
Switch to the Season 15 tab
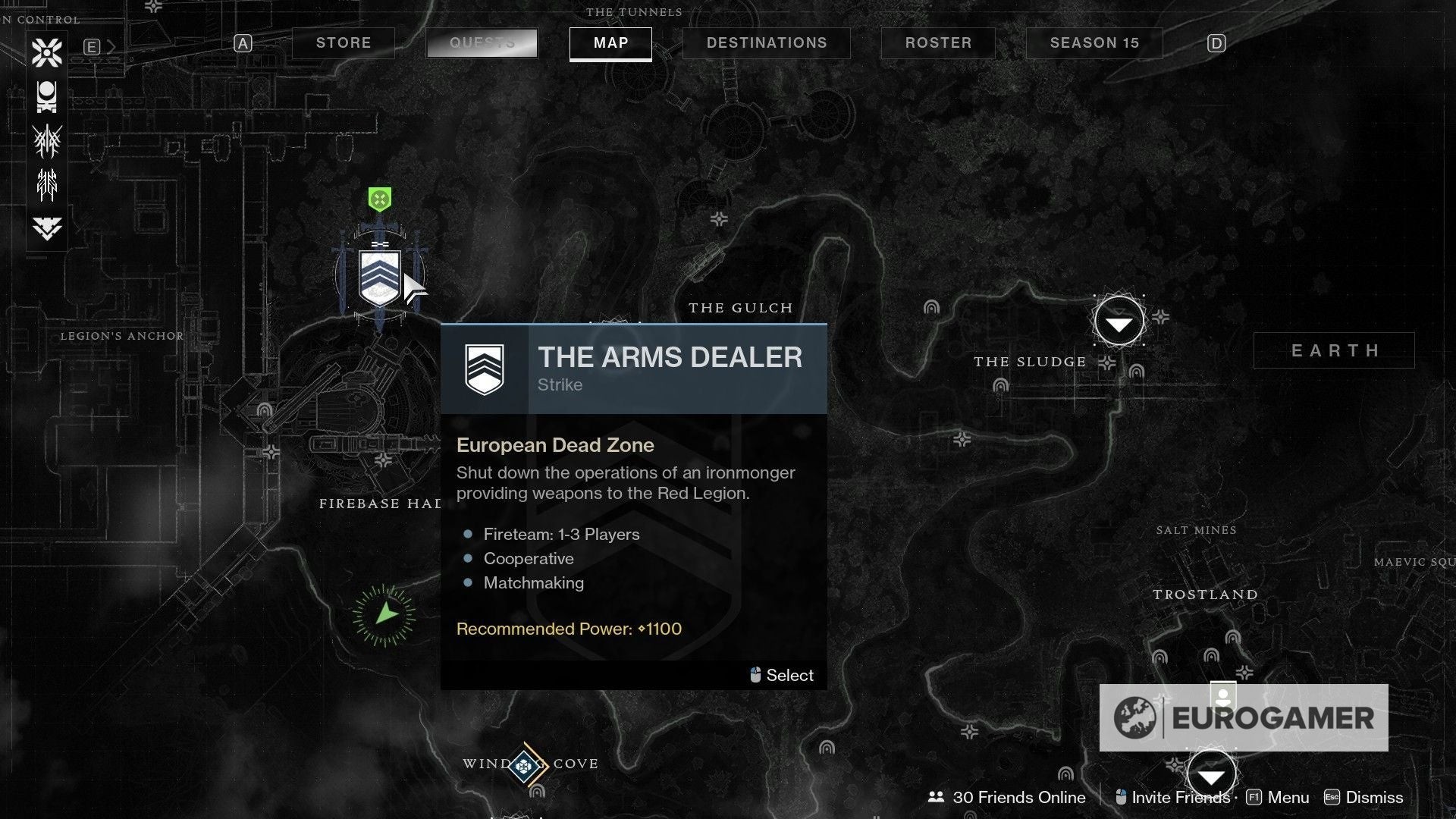pos(1094,43)
